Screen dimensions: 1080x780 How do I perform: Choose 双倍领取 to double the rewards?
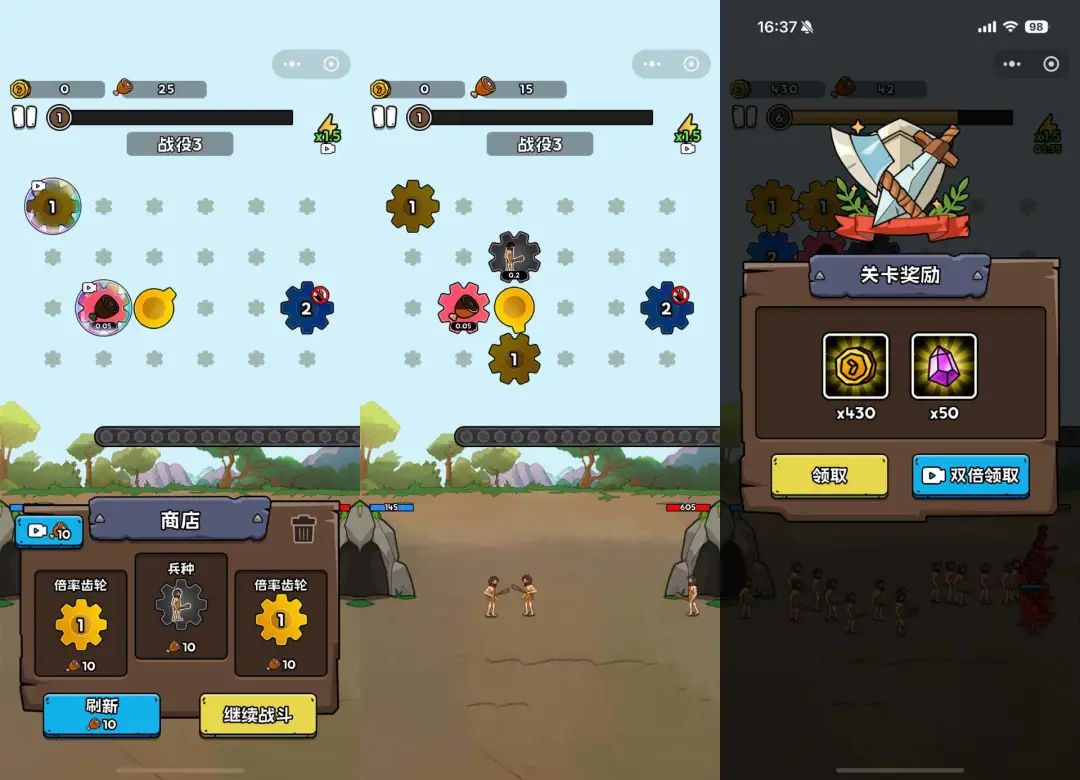970,476
